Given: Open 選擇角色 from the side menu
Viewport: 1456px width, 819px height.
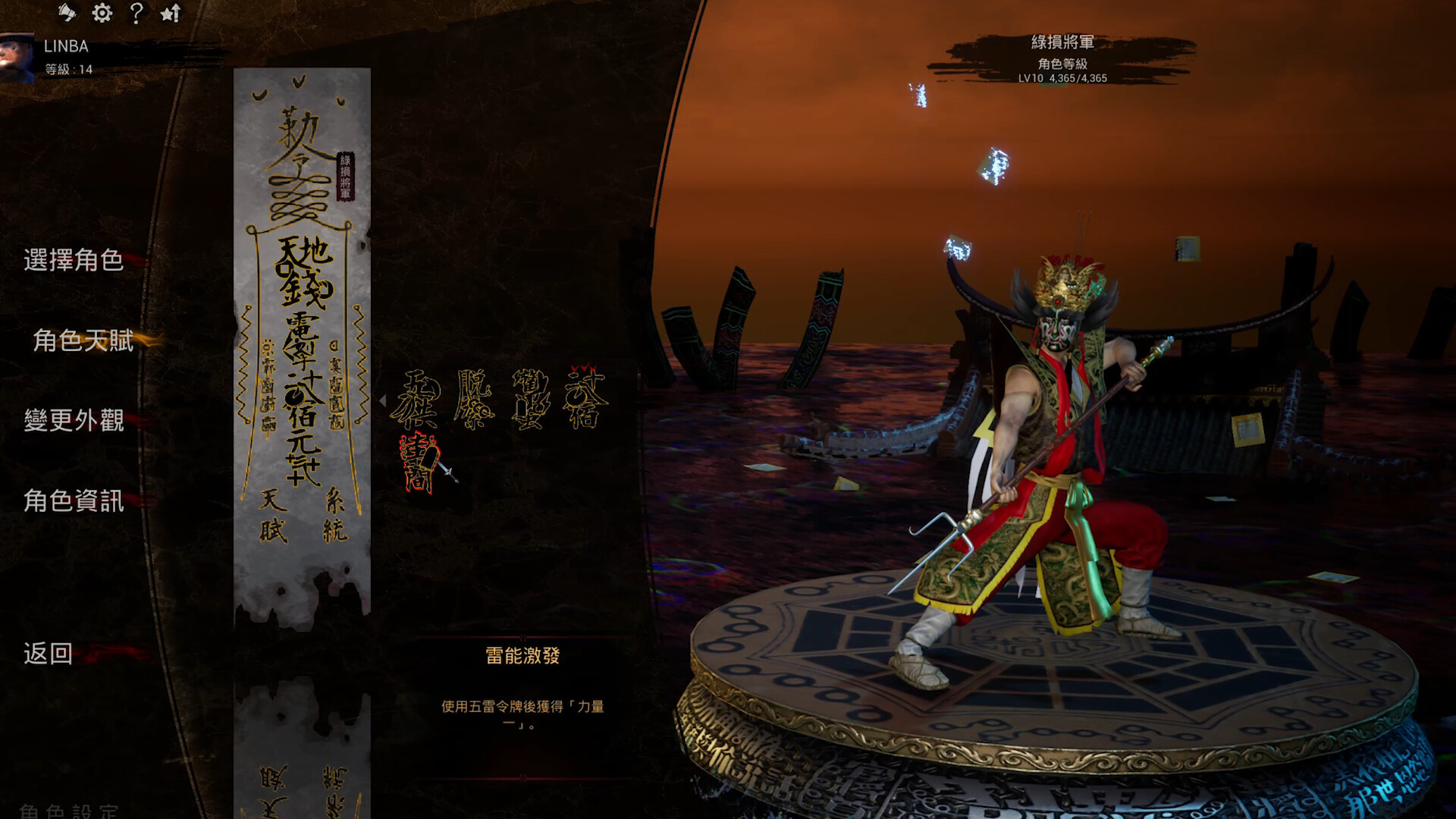Looking at the screenshot, I should point(72,262).
